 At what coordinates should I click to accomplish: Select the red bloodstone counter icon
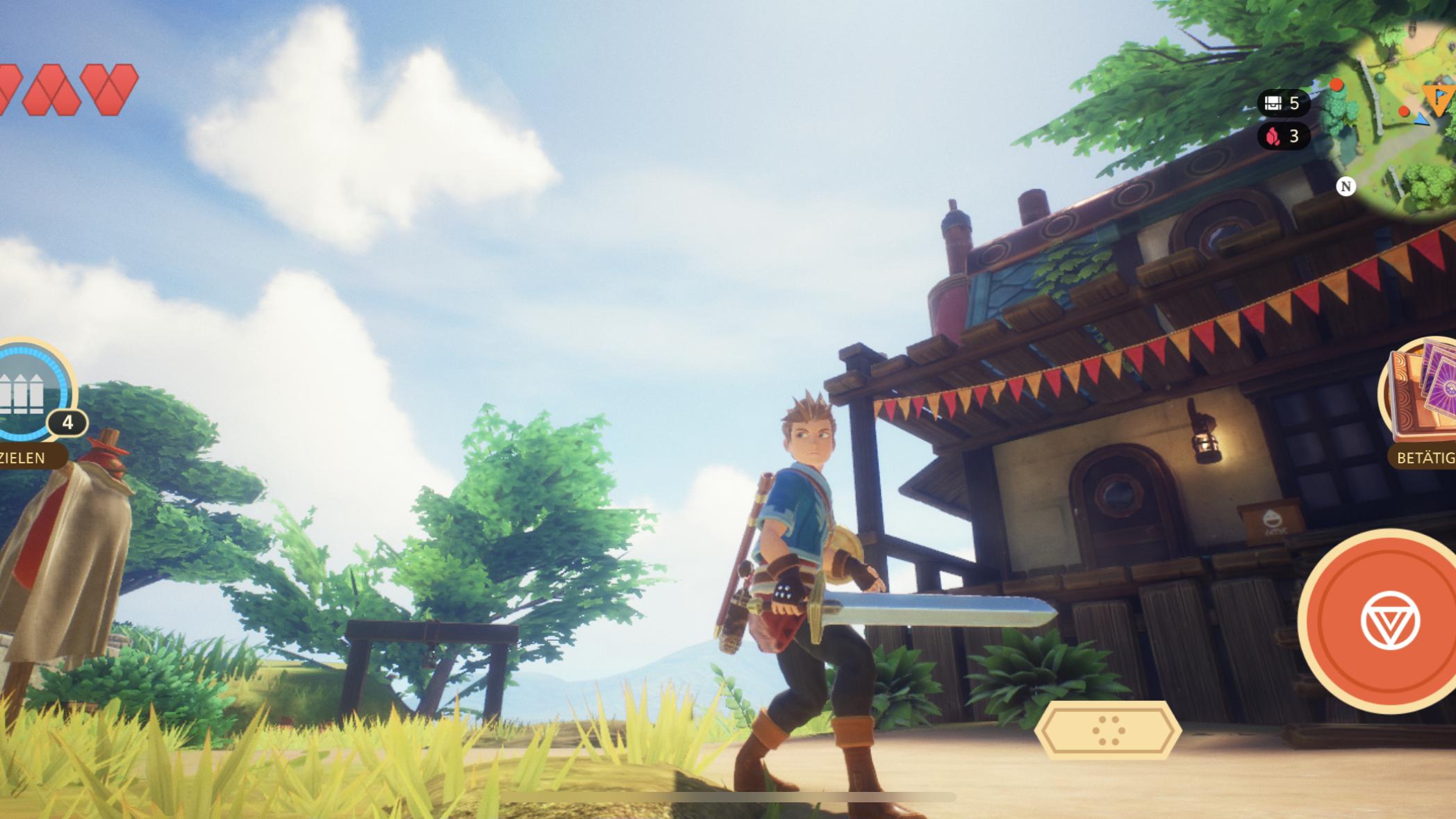click(1274, 137)
